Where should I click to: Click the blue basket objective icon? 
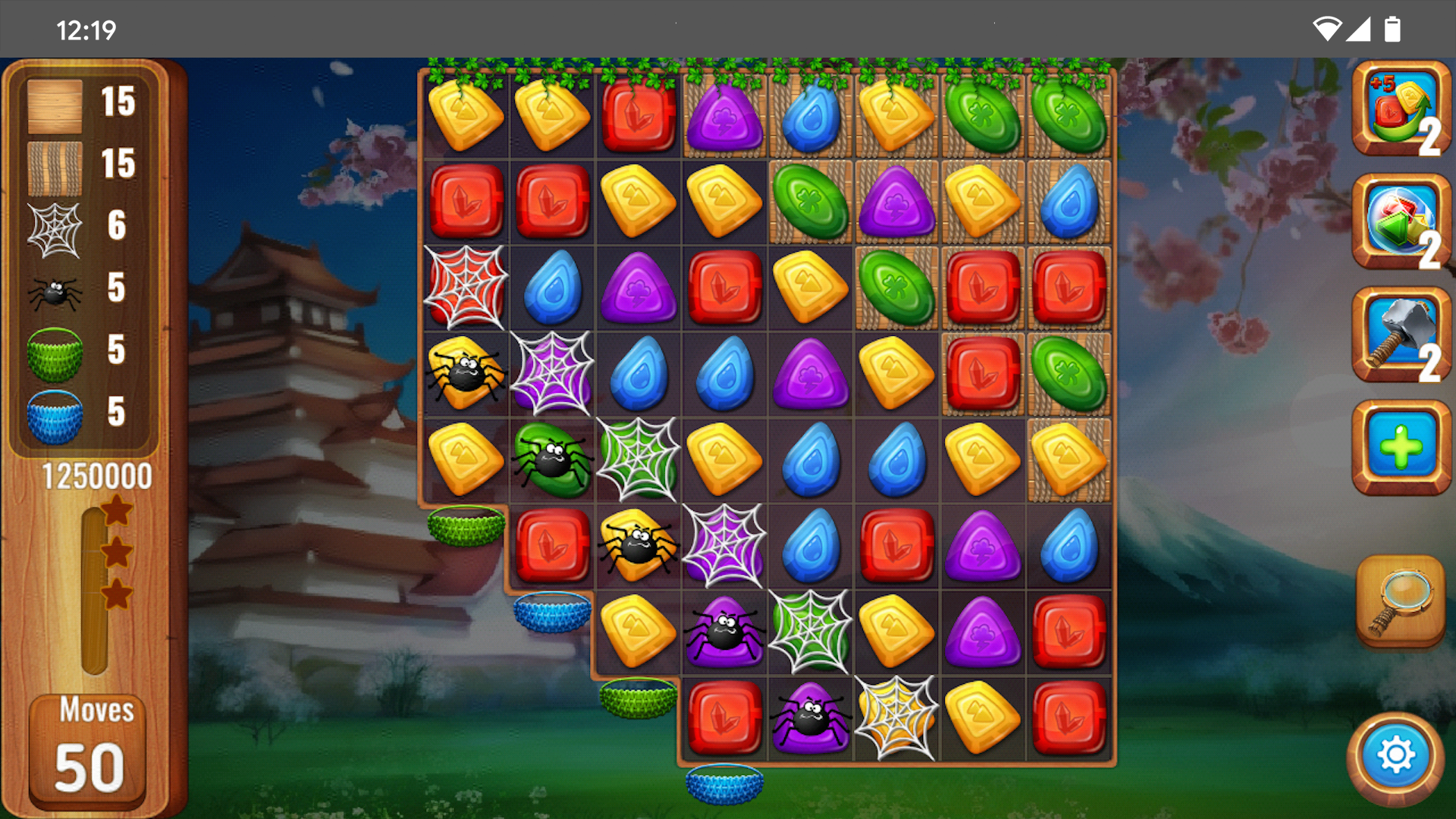coord(55,417)
